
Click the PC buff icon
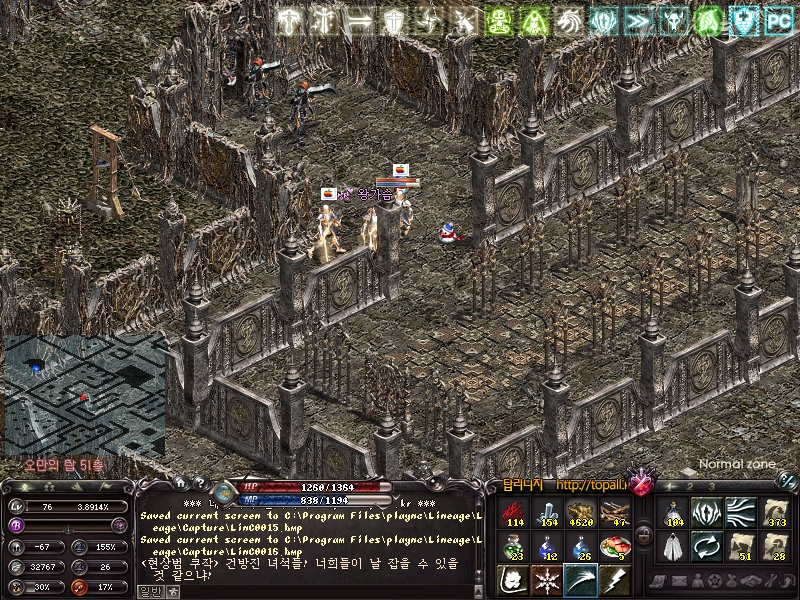click(x=777, y=21)
